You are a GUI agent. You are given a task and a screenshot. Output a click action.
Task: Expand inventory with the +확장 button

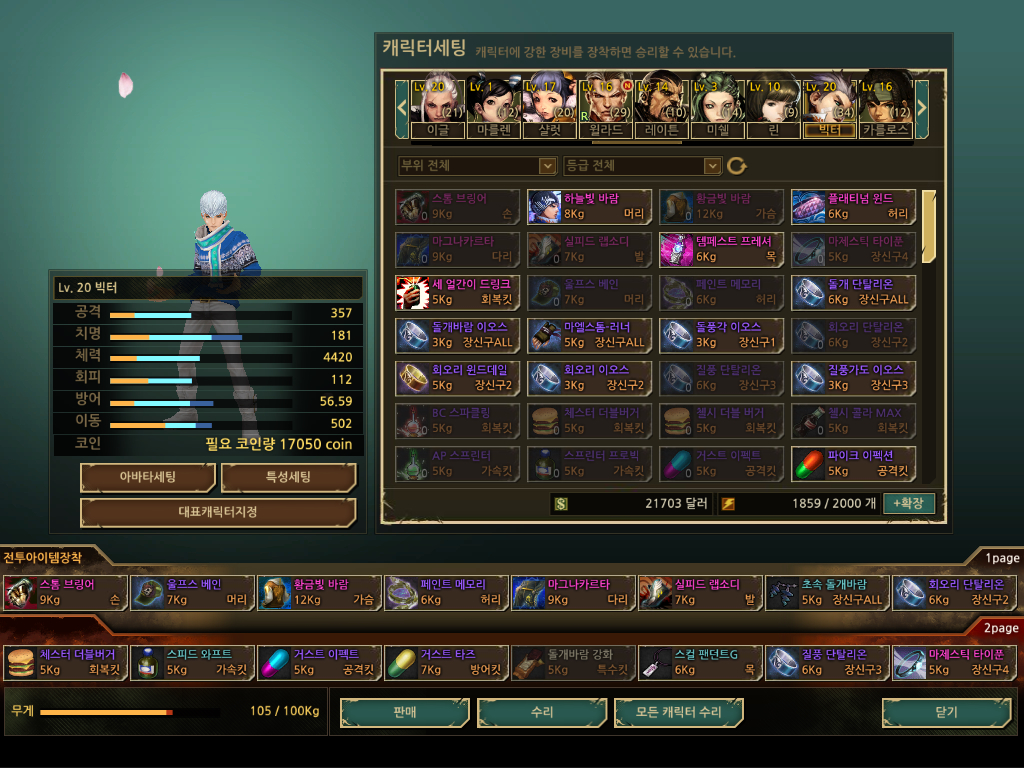click(908, 503)
